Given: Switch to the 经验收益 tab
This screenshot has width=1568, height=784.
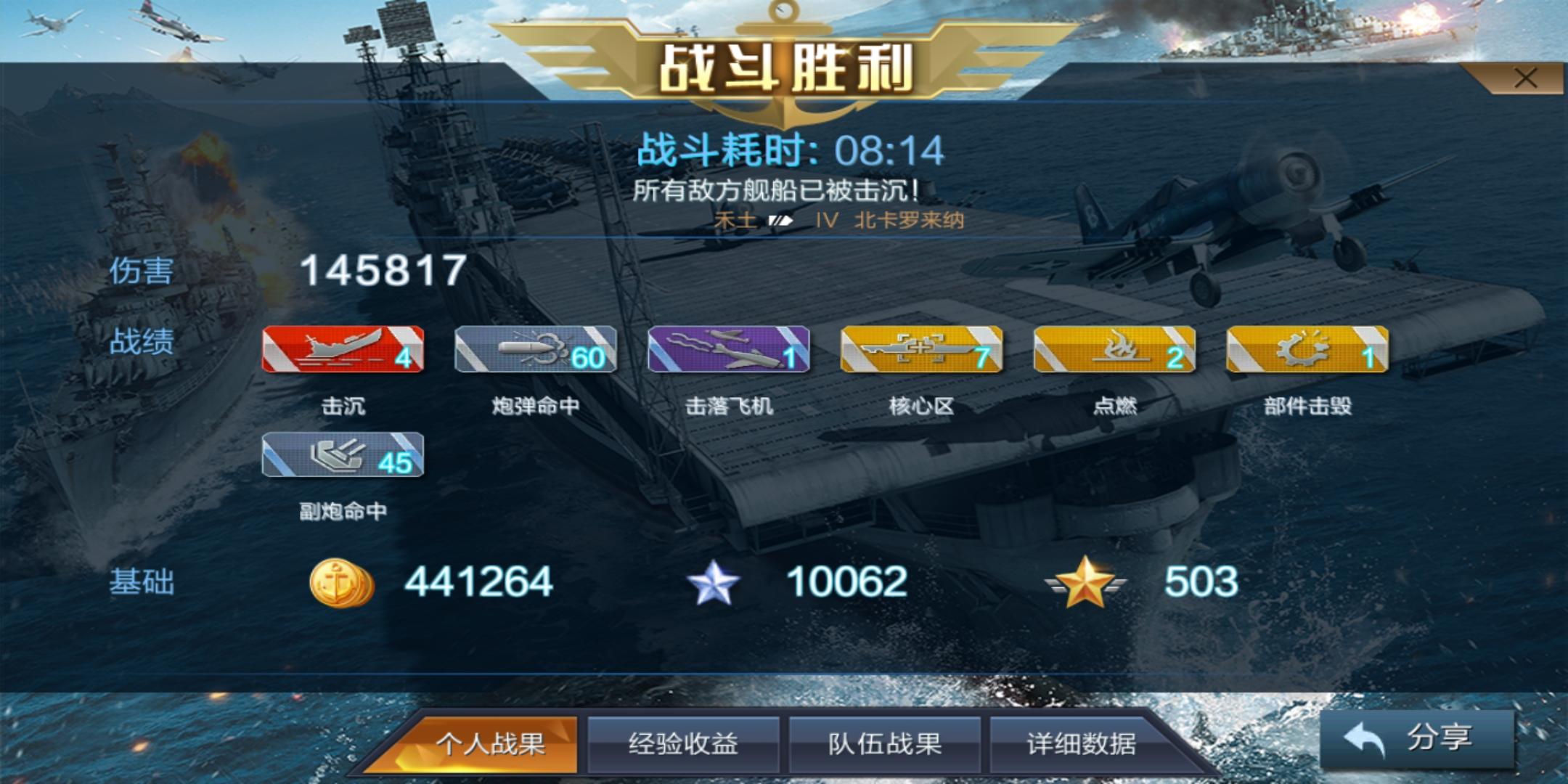Looking at the screenshot, I should click(686, 746).
